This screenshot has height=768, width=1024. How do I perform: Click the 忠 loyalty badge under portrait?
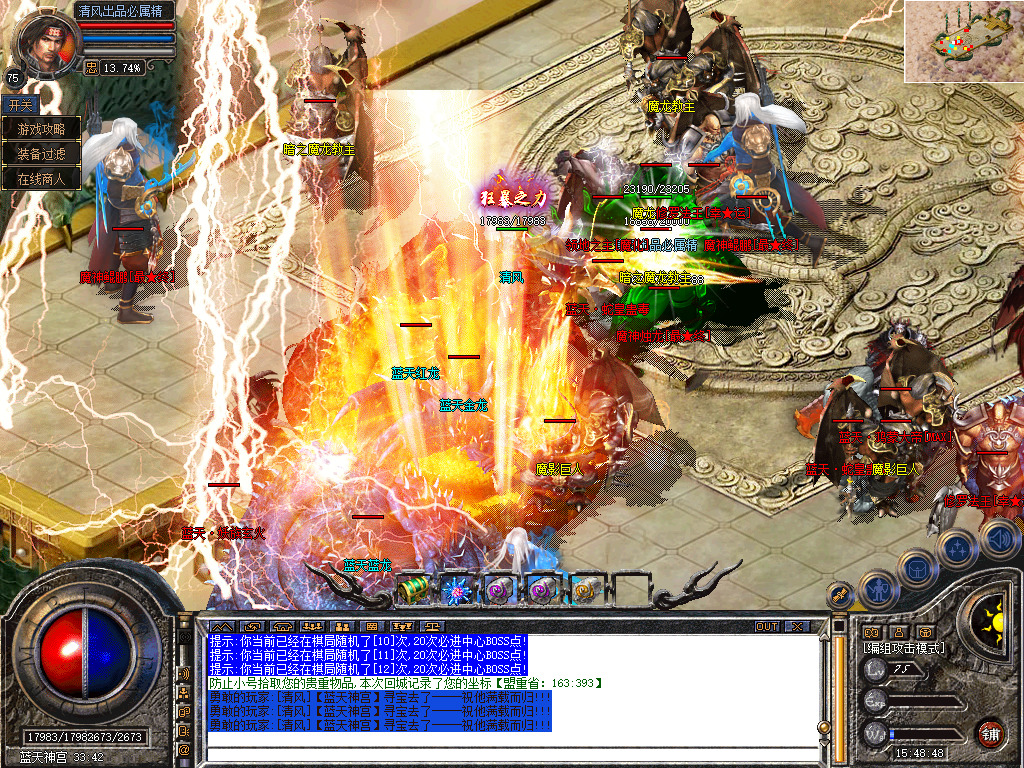point(91,68)
